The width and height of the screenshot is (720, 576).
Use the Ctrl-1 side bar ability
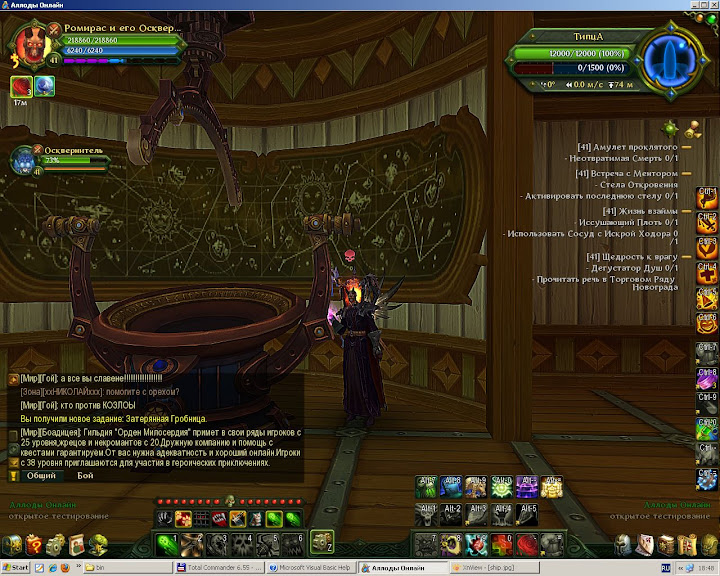click(707, 197)
